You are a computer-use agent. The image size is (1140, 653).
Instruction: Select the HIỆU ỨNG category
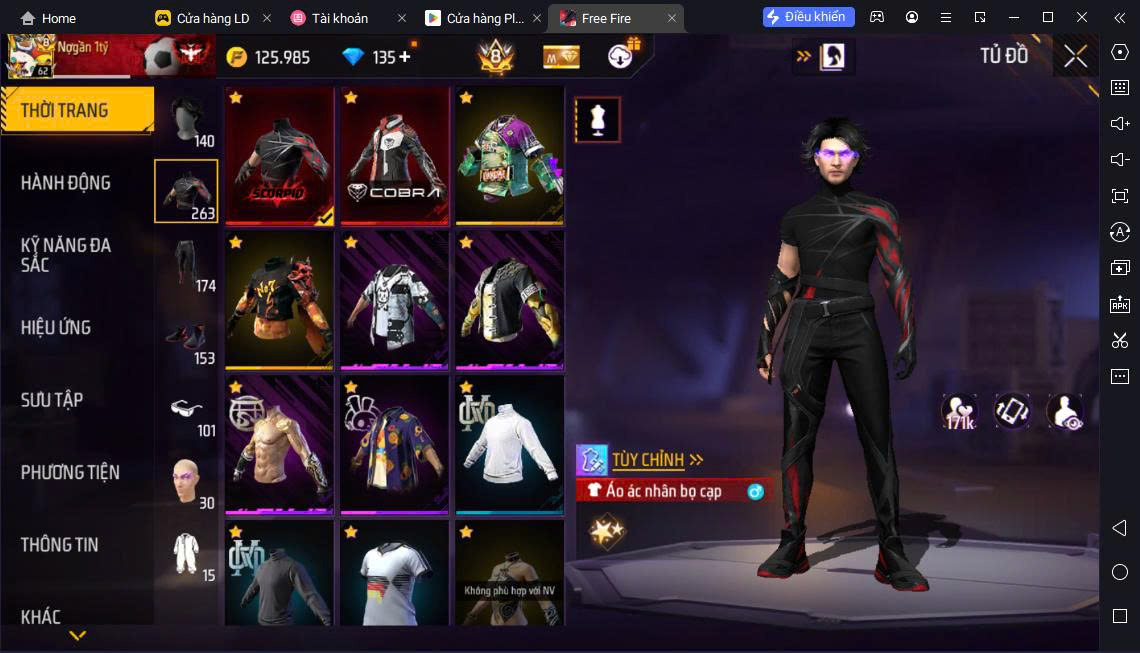click(56, 328)
